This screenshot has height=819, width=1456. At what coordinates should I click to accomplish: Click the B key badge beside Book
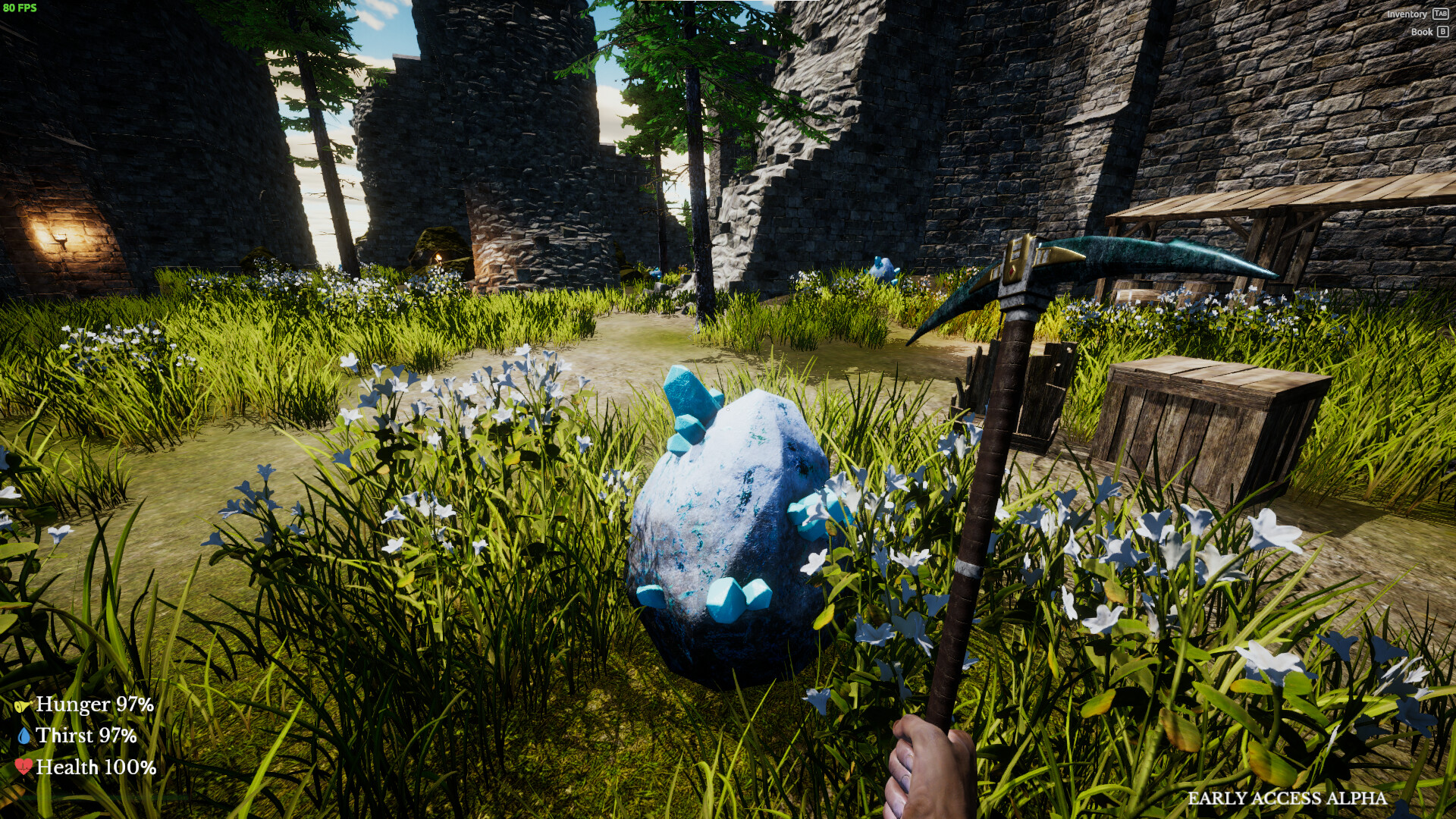pyautogui.click(x=1444, y=32)
